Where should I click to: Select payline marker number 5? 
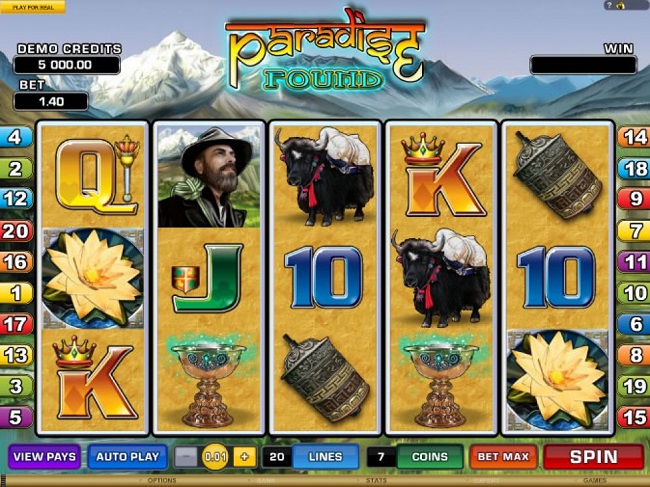(16, 417)
